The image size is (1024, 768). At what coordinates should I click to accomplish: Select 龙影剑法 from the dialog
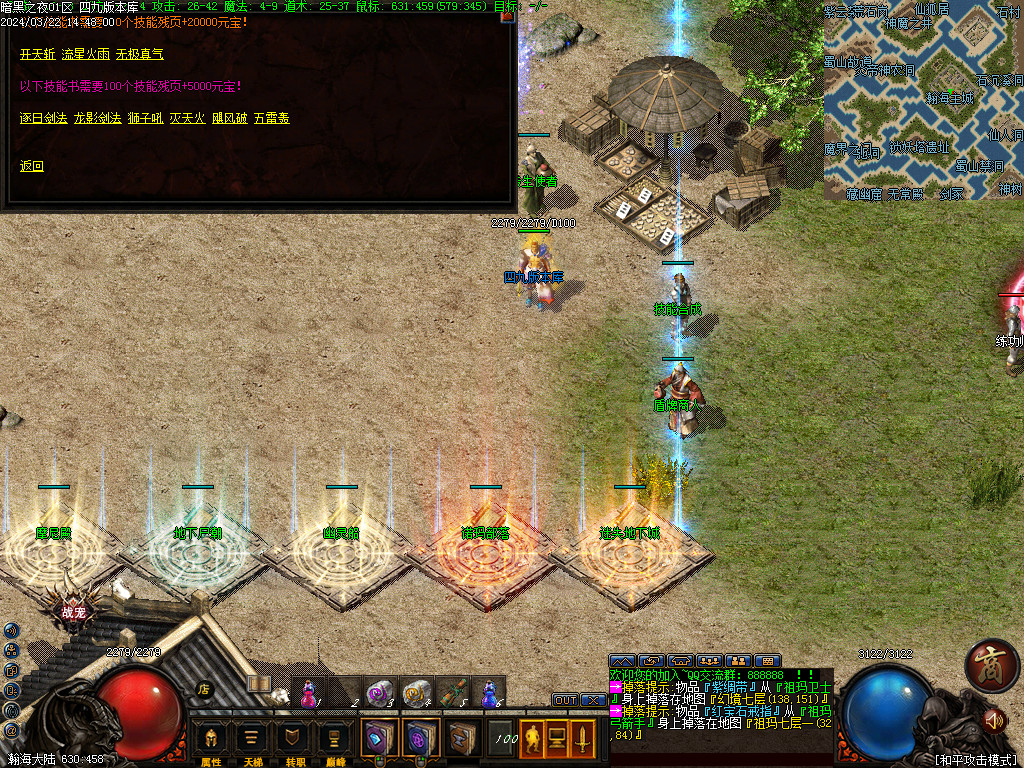(x=97, y=118)
